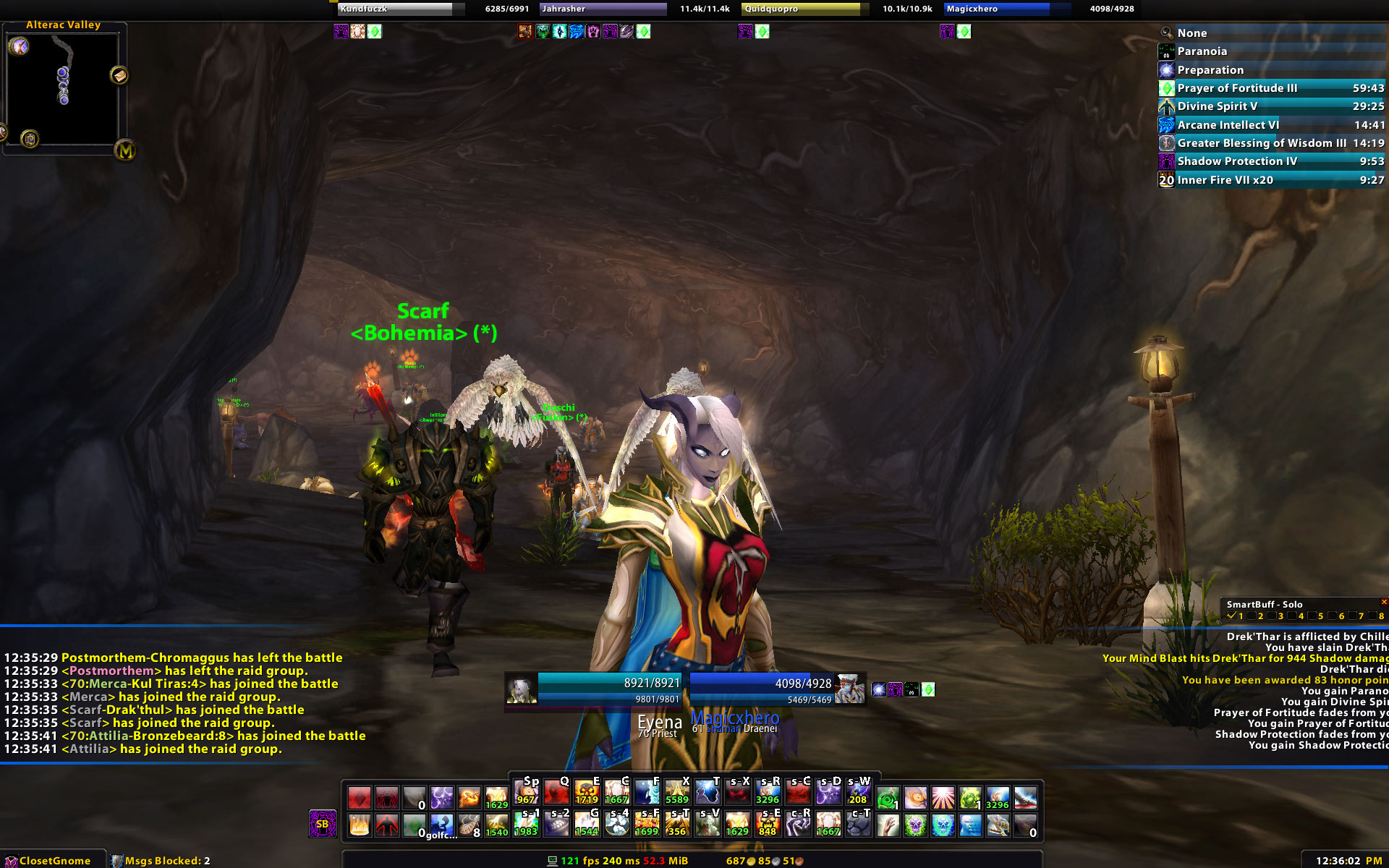Cast the spell bound to Sp

(527, 793)
